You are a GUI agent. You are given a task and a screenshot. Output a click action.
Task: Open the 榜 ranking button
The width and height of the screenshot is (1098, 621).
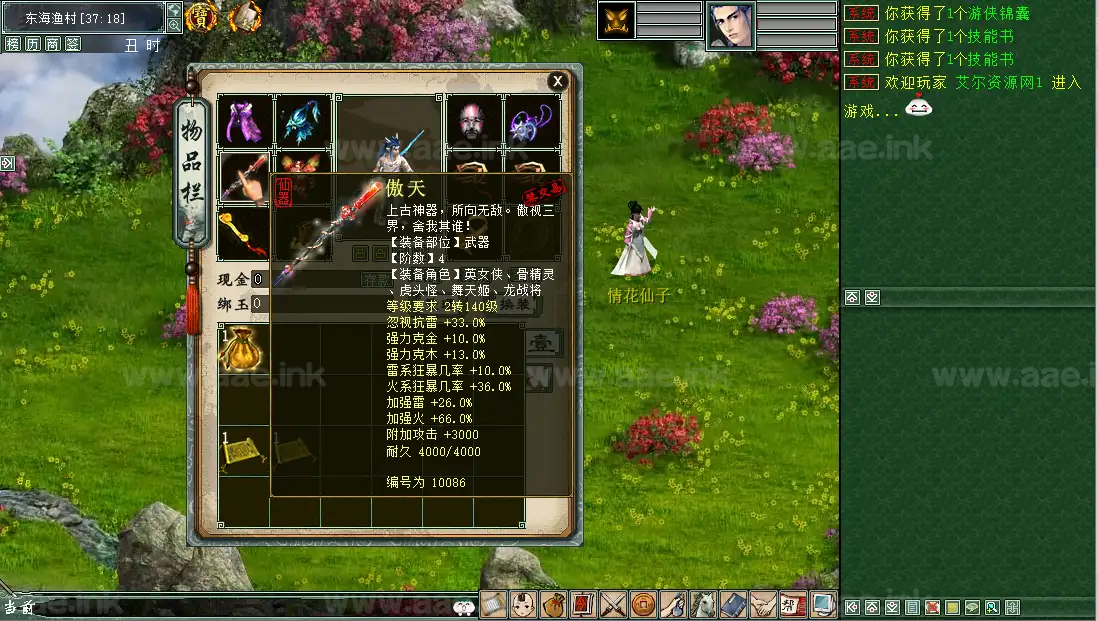tap(13, 44)
